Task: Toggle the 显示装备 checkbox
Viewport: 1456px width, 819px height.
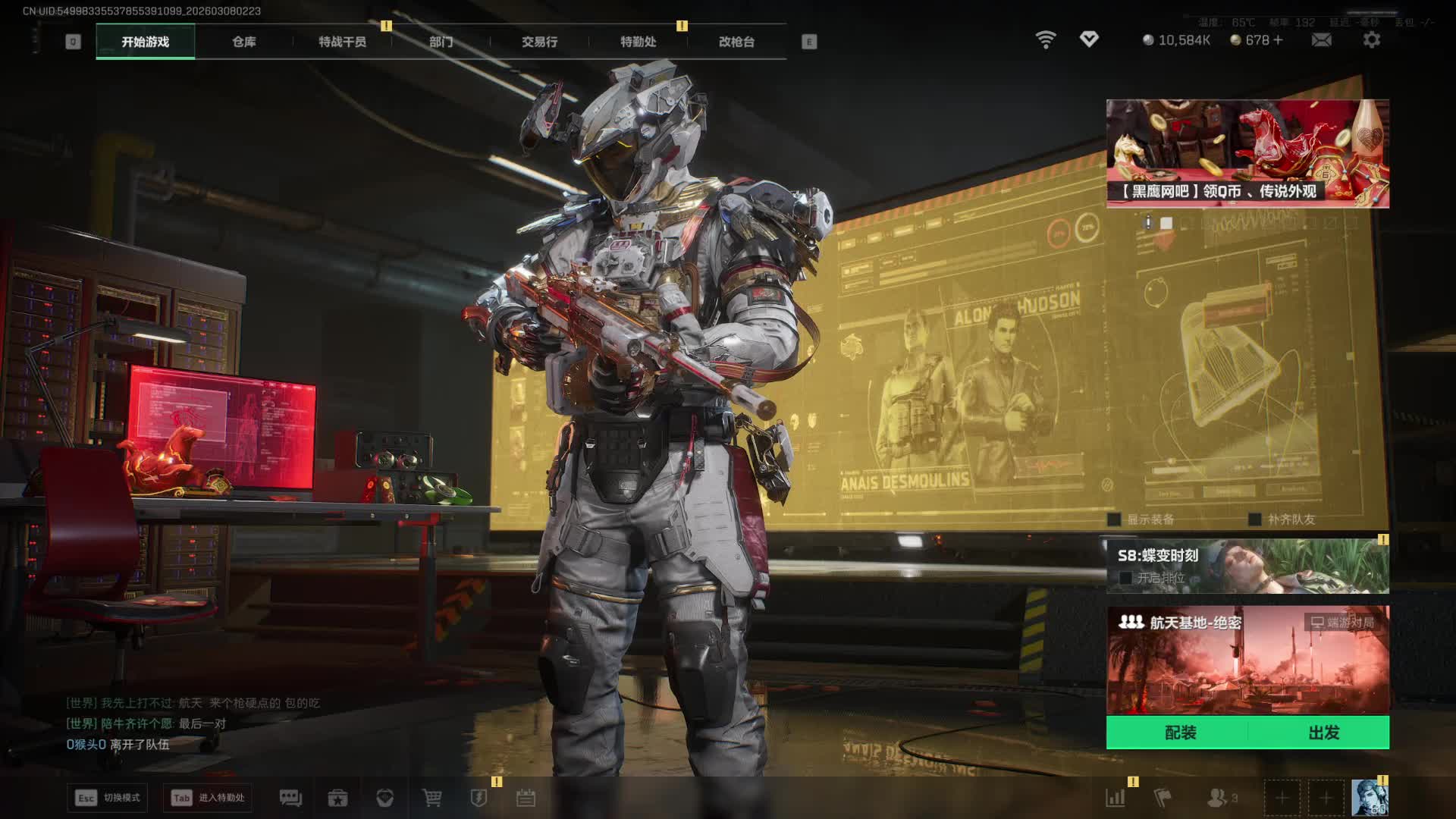Action: (1114, 519)
